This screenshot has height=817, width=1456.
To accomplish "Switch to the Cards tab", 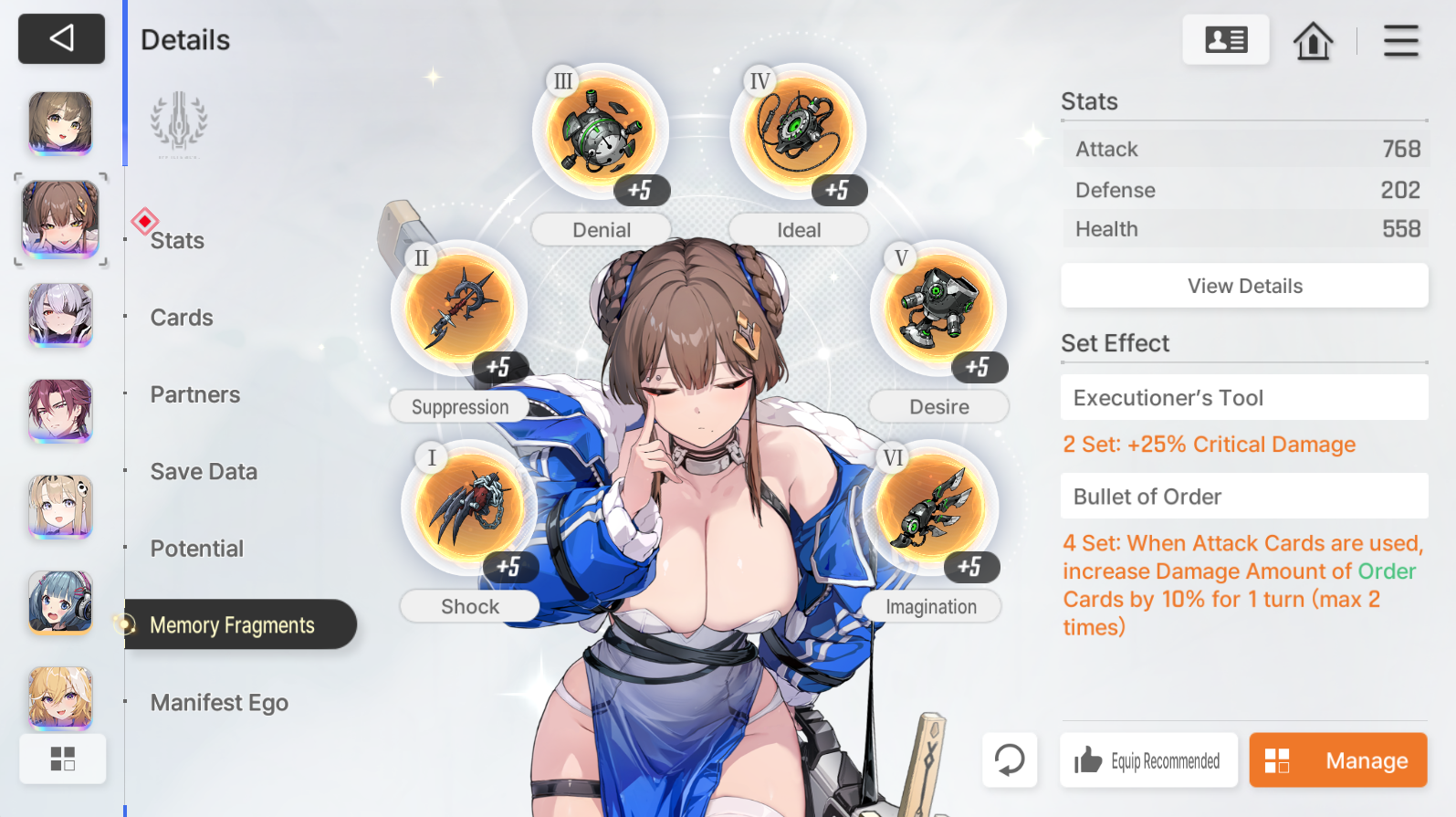I will point(182,318).
